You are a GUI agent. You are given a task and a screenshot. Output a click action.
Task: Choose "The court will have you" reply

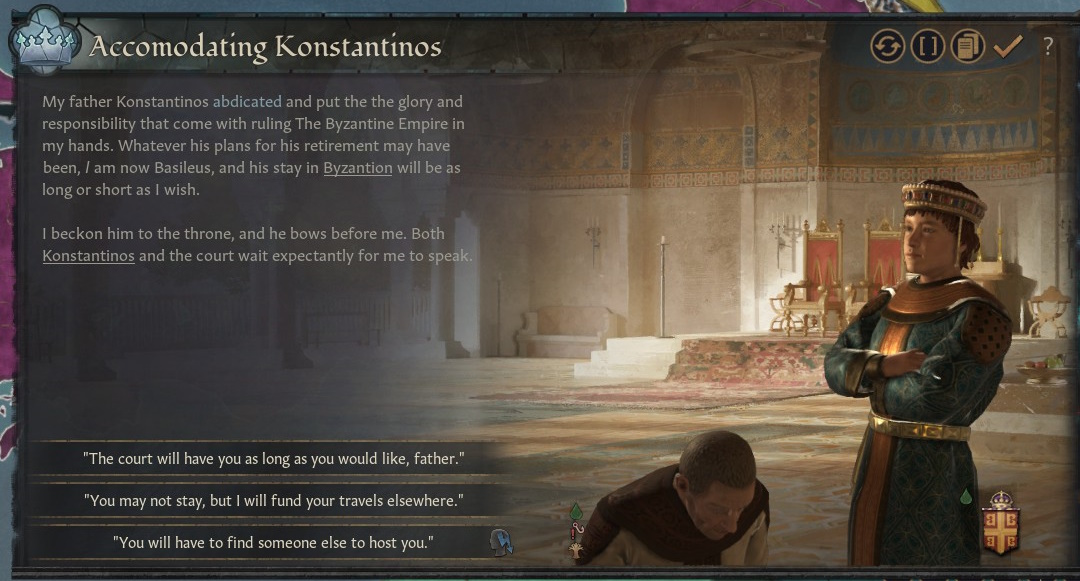tap(273, 459)
